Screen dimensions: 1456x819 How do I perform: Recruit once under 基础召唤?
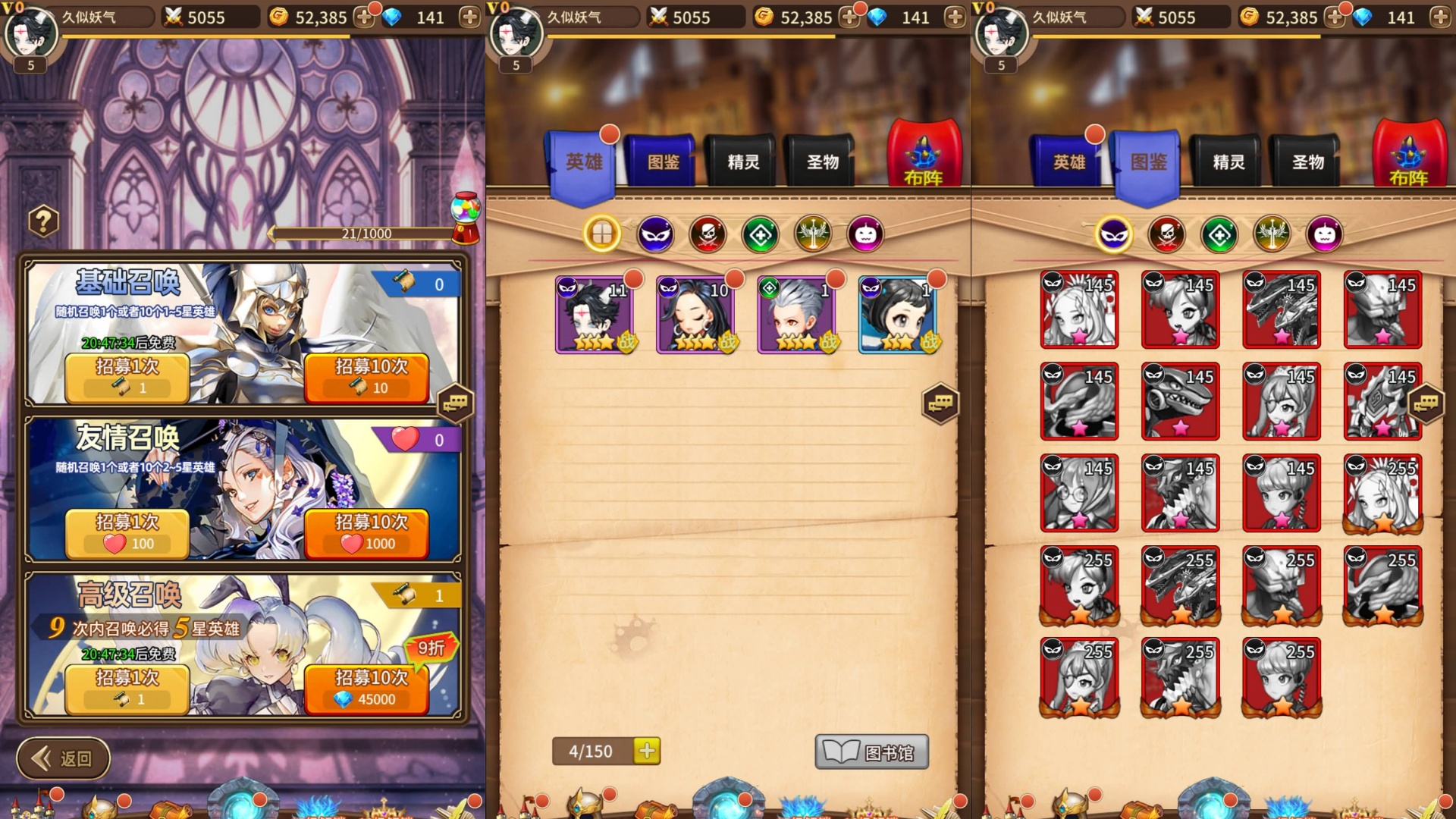(x=127, y=377)
